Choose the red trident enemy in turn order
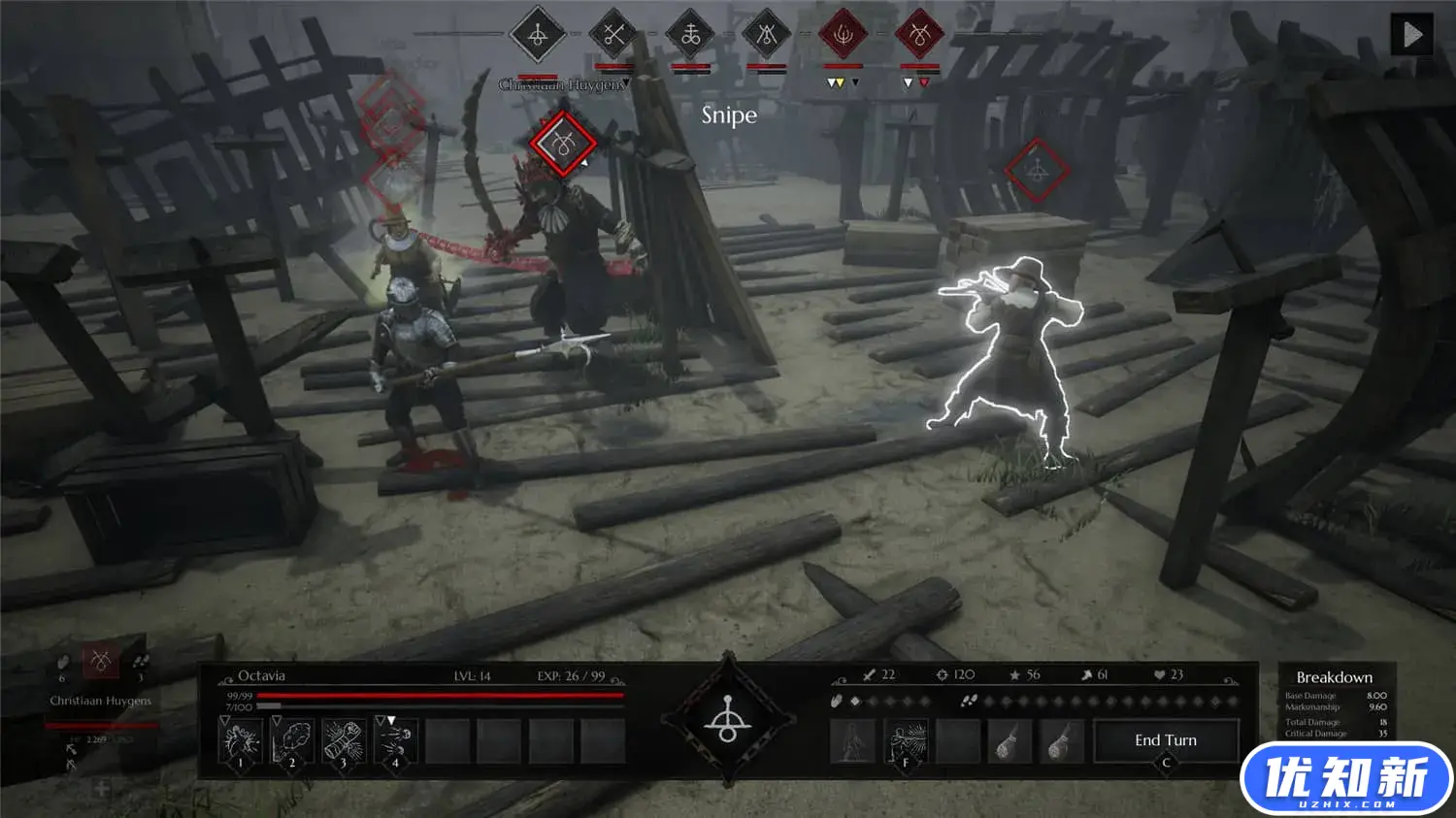Screen dimensions: 1456x818 click(x=844, y=36)
